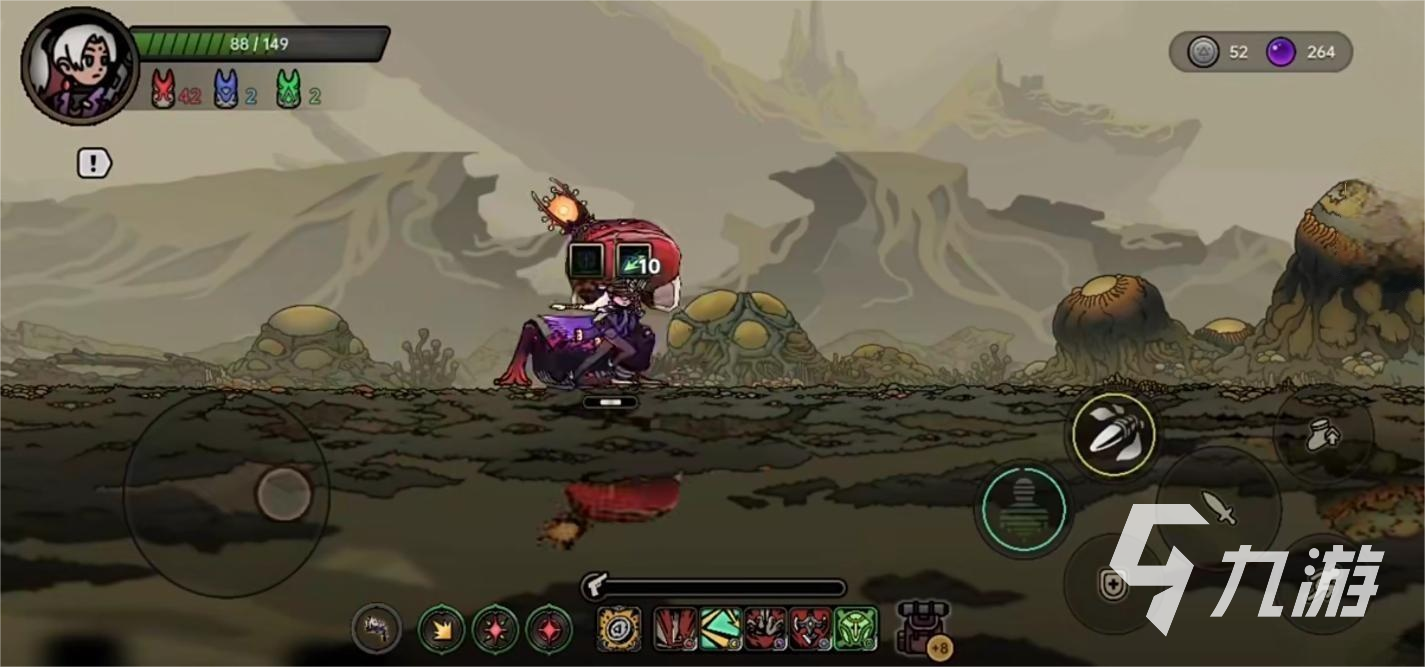Tap the red fox mask counter icon
Viewport: 1425px width, 667px height.
point(163,90)
